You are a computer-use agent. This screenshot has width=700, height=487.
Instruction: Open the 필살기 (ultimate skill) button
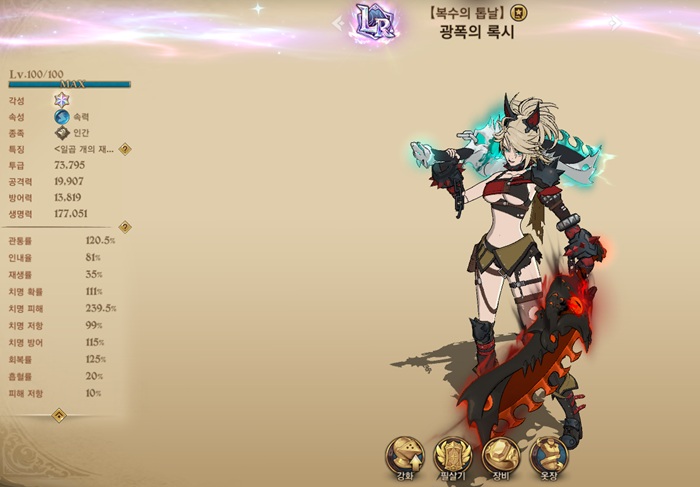coord(454,455)
